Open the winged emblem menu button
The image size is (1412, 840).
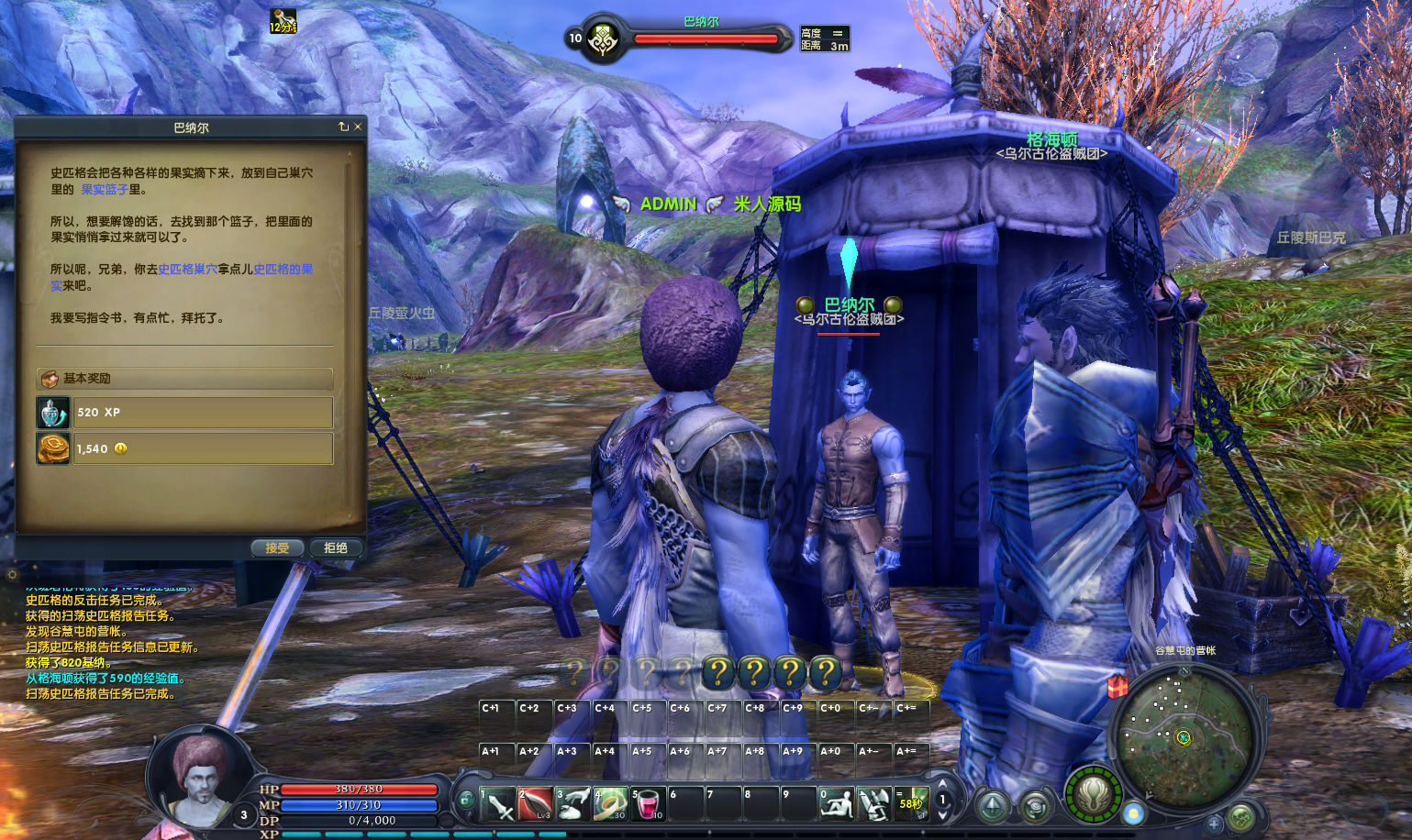tap(1093, 795)
